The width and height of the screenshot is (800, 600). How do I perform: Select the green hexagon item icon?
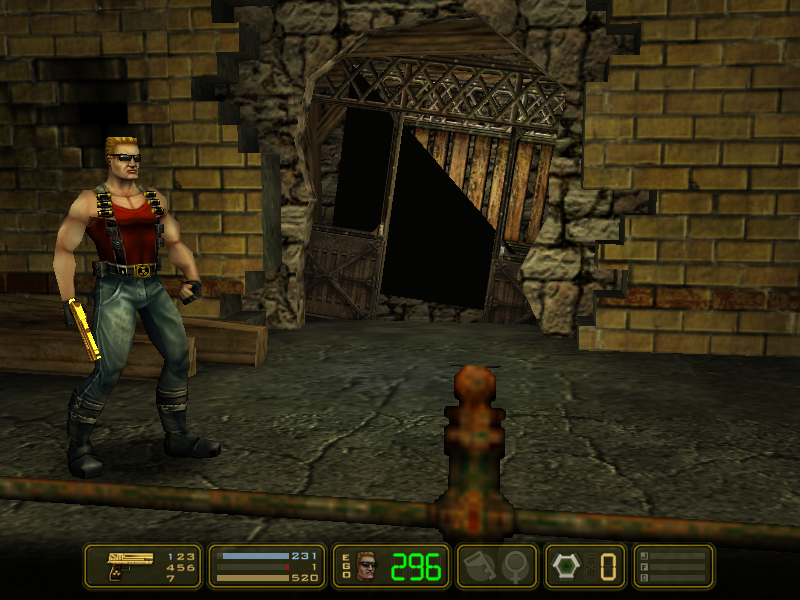tap(566, 566)
